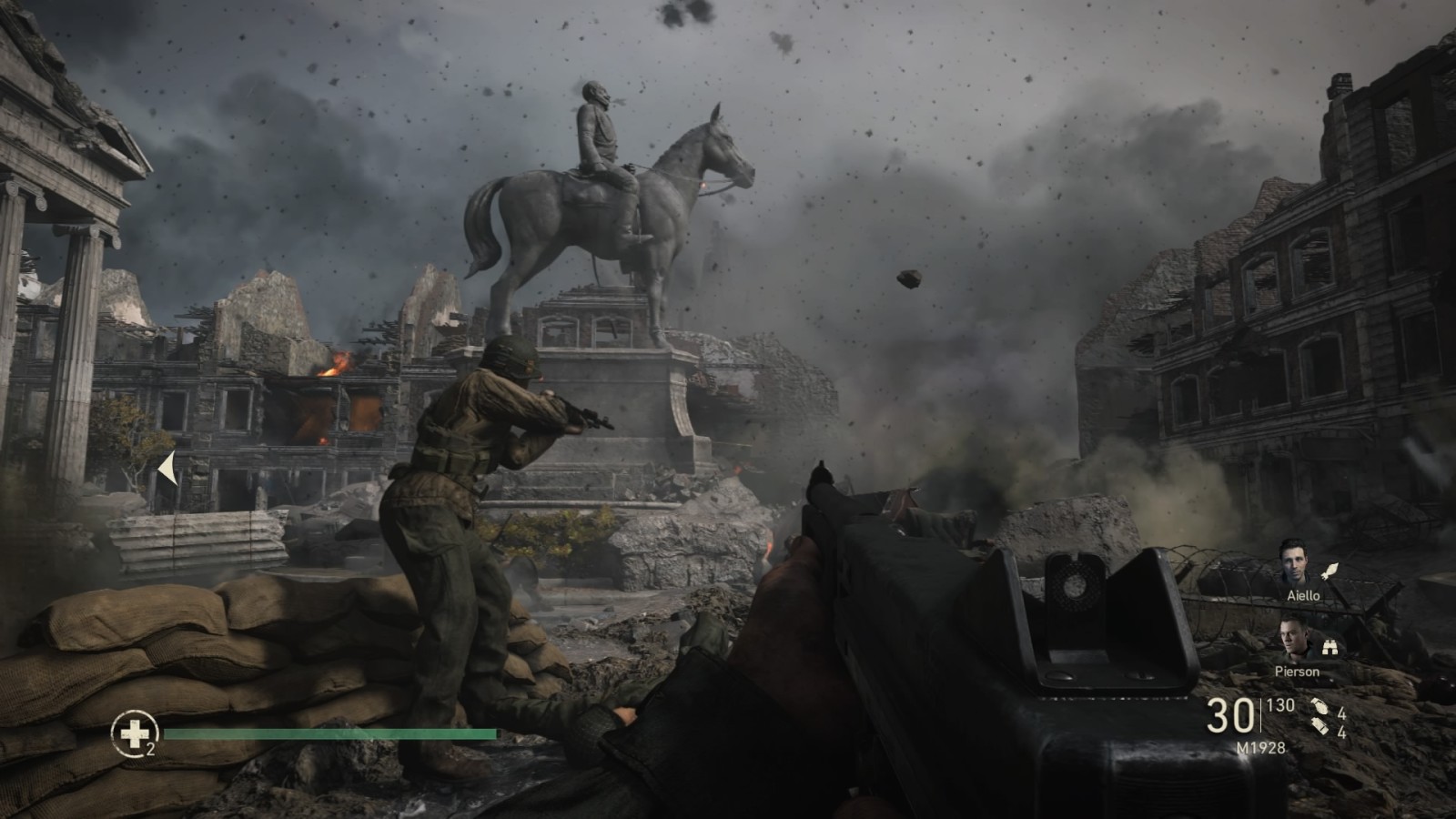The height and width of the screenshot is (819, 1456).
Task: Select Pierson's squad portrait
Action: coord(1296,640)
